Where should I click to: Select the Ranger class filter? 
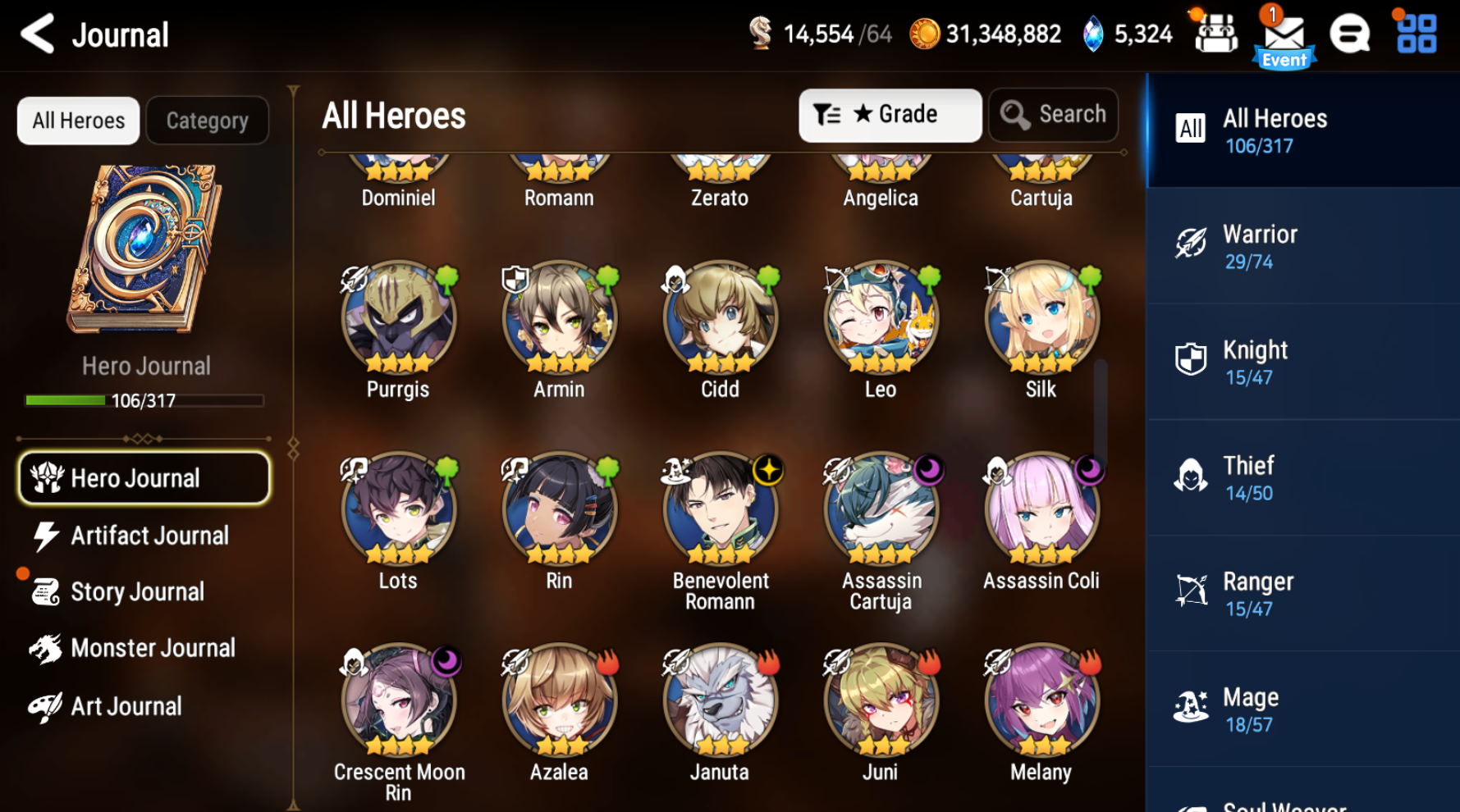pos(1302,592)
